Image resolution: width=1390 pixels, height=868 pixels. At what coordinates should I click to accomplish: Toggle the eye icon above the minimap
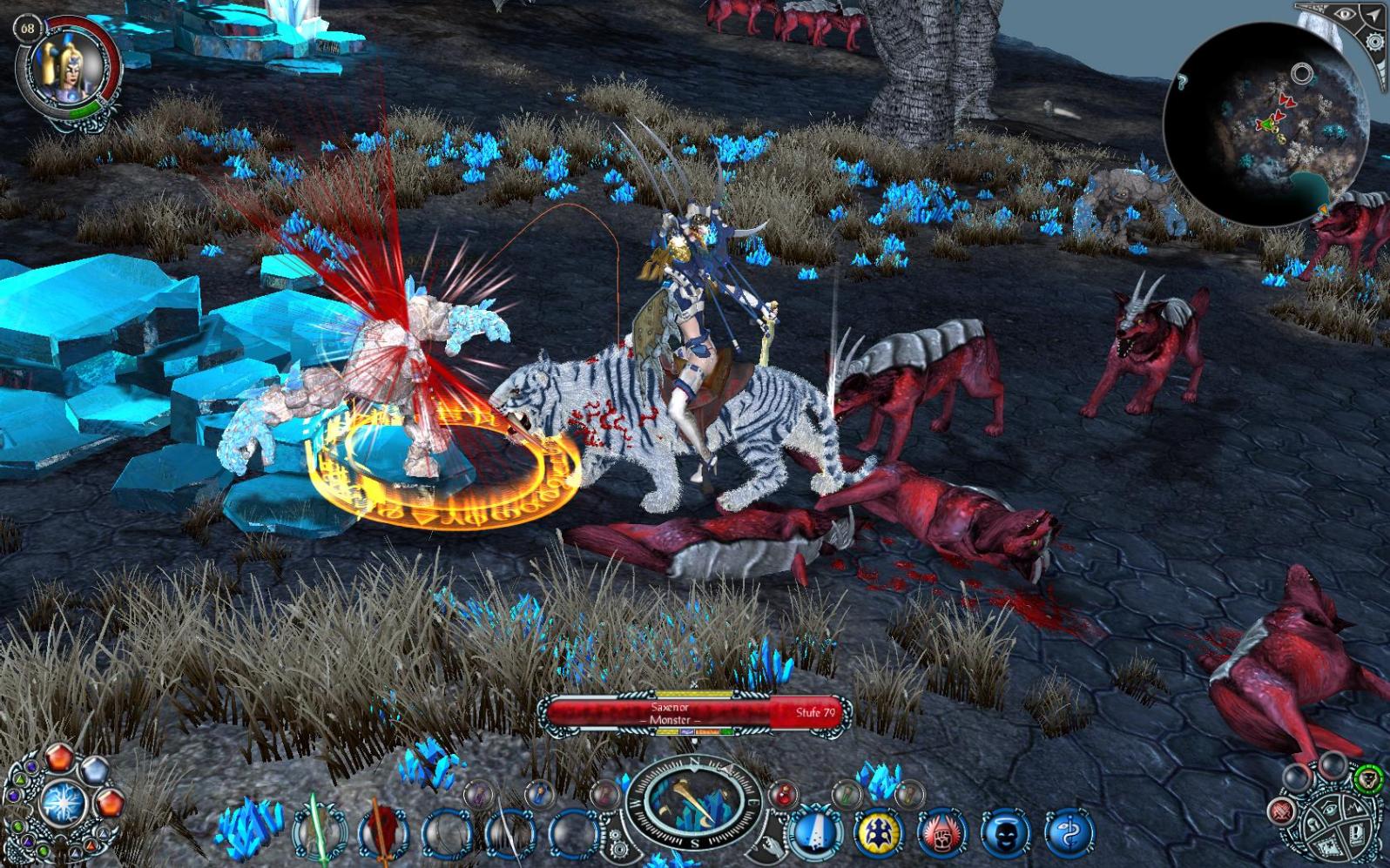pyautogui.click(x=1345, y=15)
